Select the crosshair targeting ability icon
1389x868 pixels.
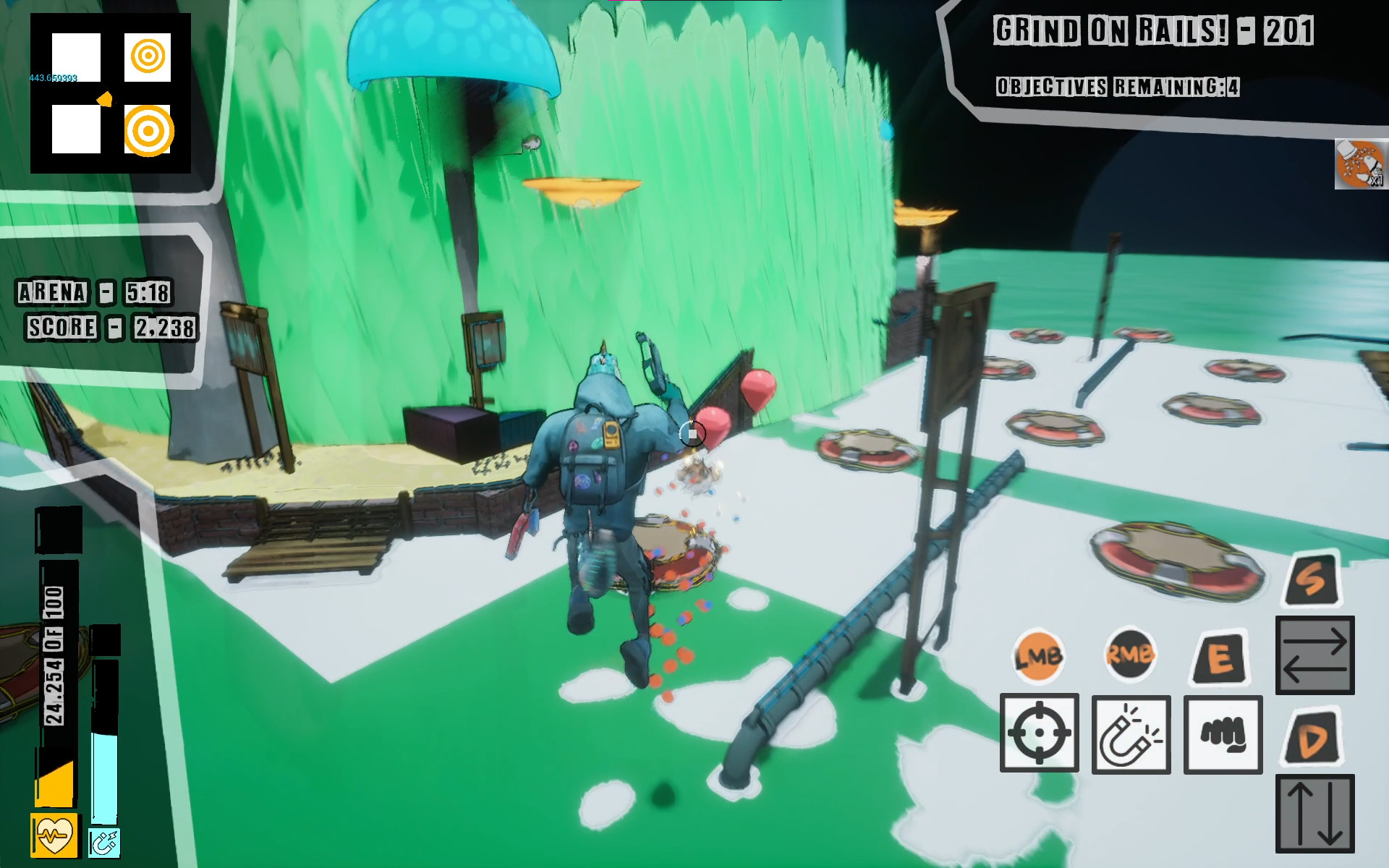tap(1040, 733)
